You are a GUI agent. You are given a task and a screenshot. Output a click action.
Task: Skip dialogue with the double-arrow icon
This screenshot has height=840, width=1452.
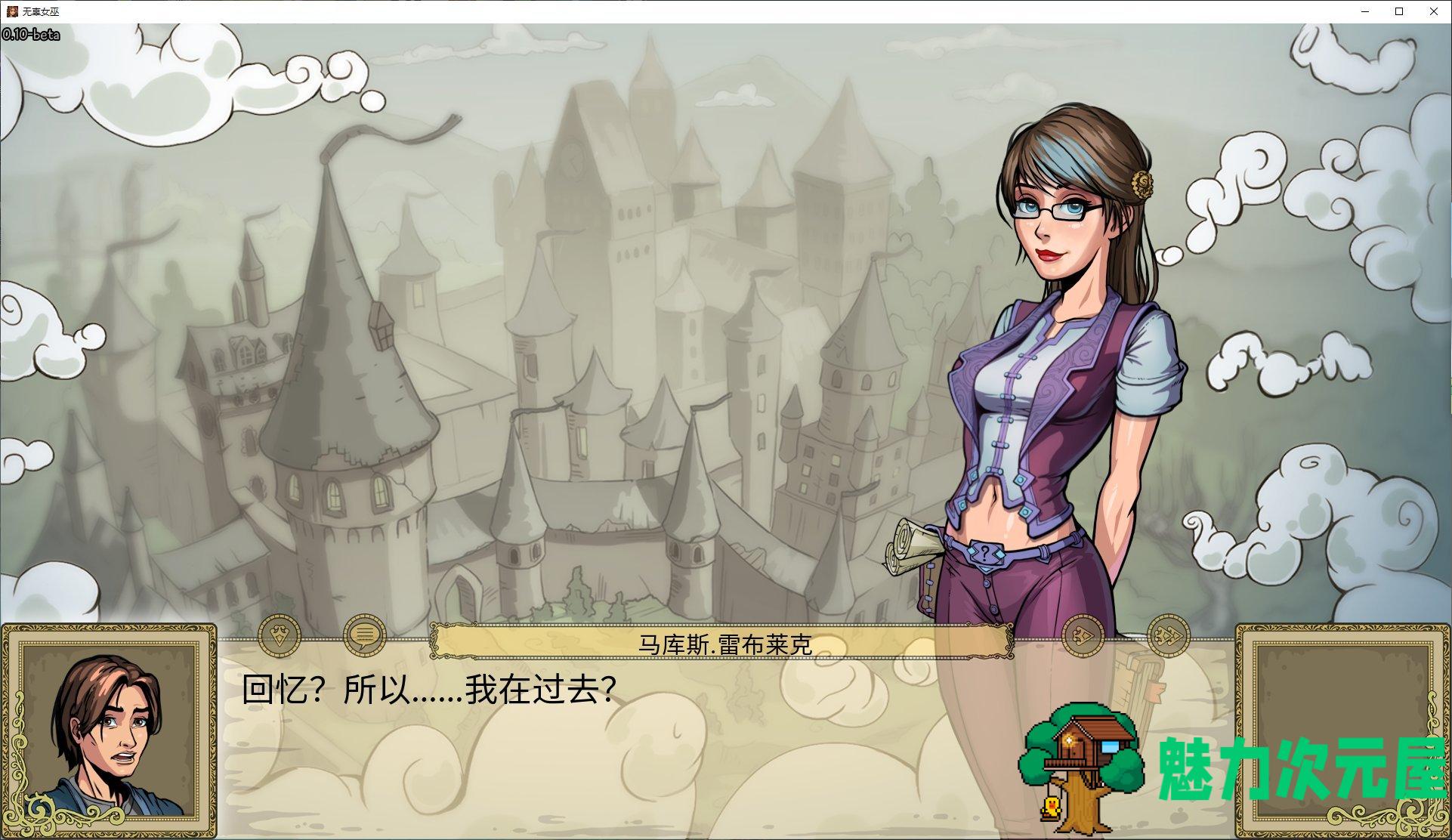coord(1168,637)
